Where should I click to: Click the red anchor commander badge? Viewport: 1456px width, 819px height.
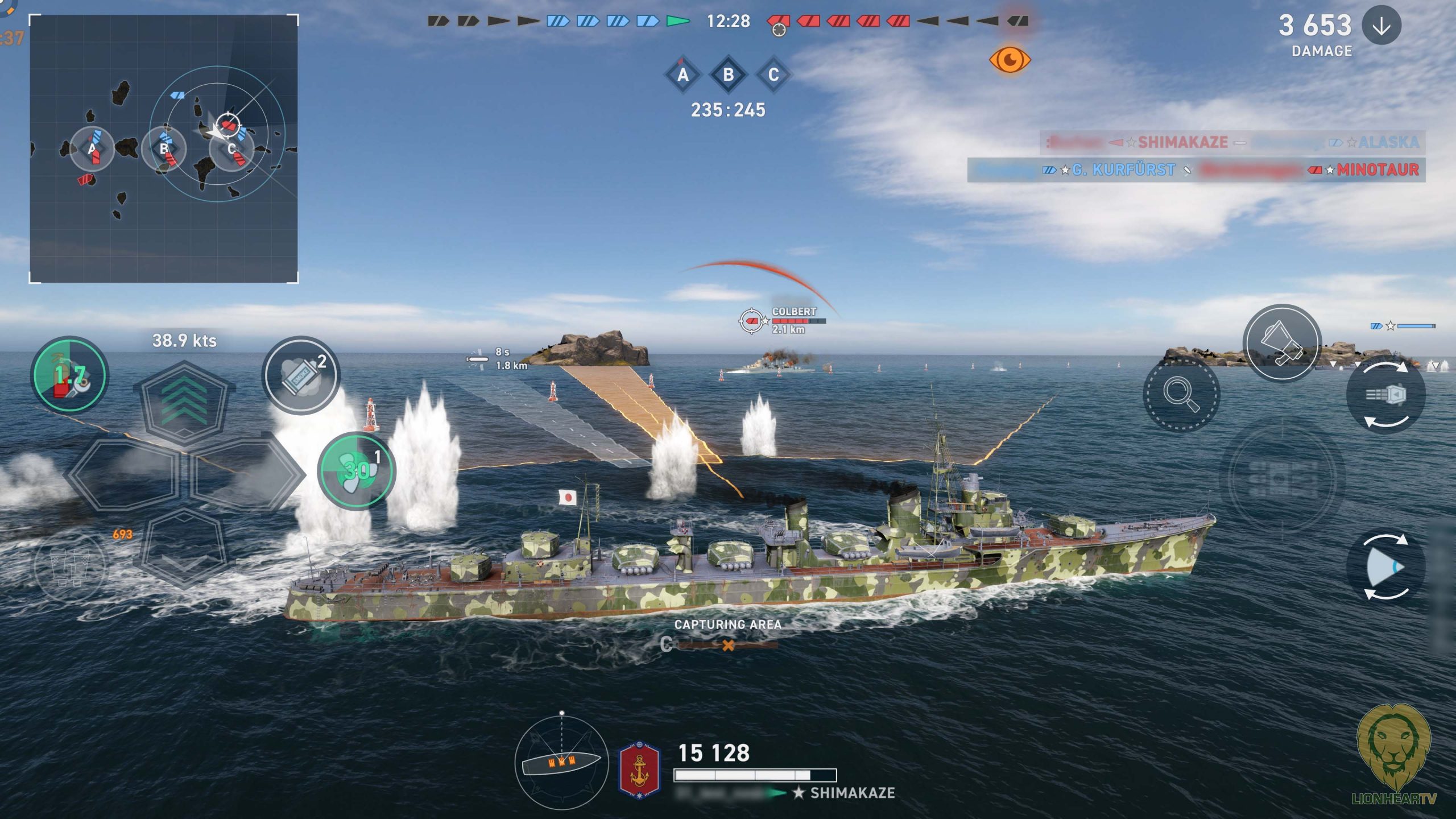pyautogui.click(x=639, y=769)
